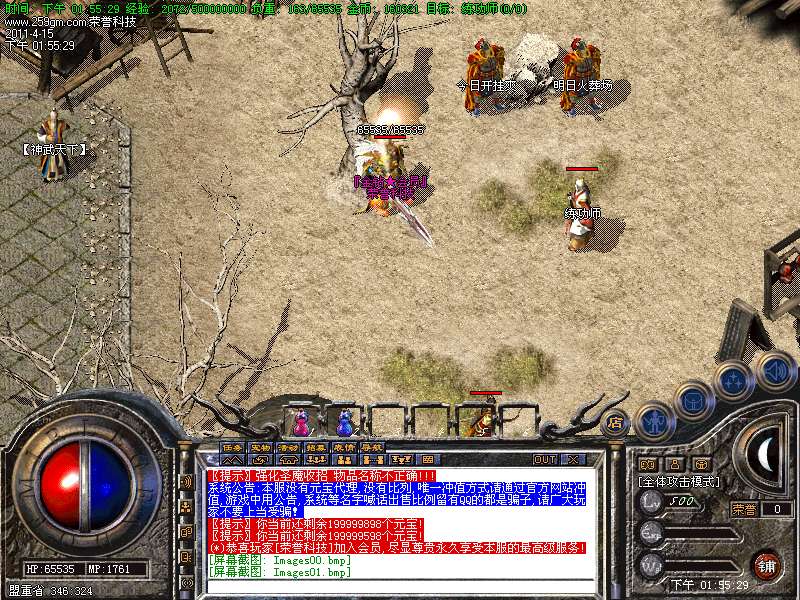Click the 荣誉 honor label
Viewport: 800px width, 600px height.
[x=744, y=509]
